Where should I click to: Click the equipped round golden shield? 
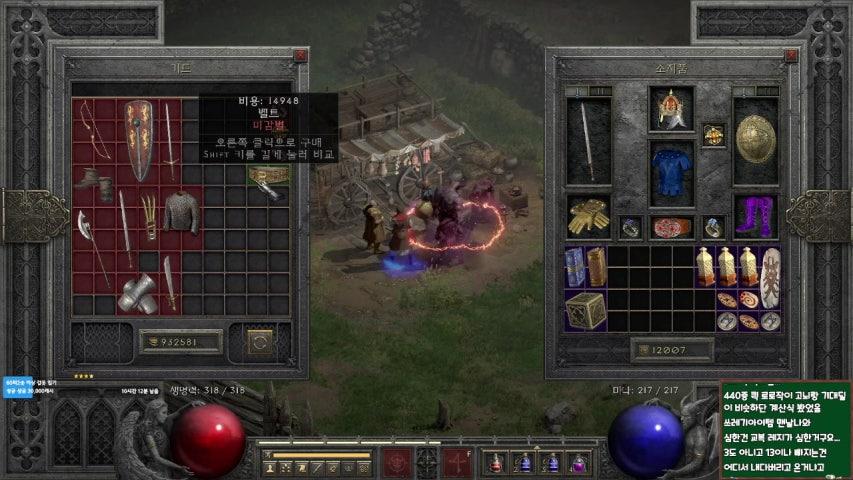756,139
